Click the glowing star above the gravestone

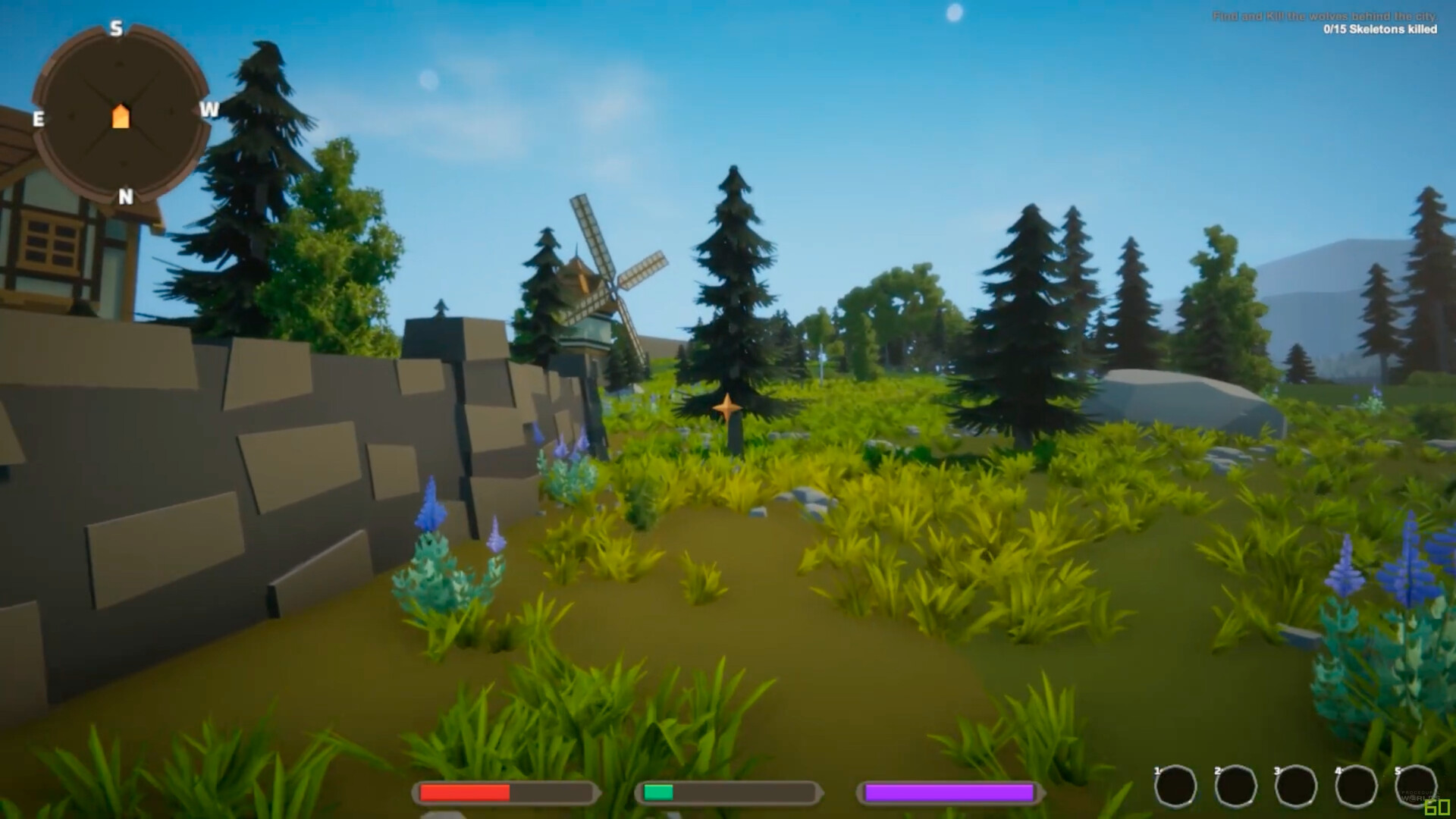(729, 408)
